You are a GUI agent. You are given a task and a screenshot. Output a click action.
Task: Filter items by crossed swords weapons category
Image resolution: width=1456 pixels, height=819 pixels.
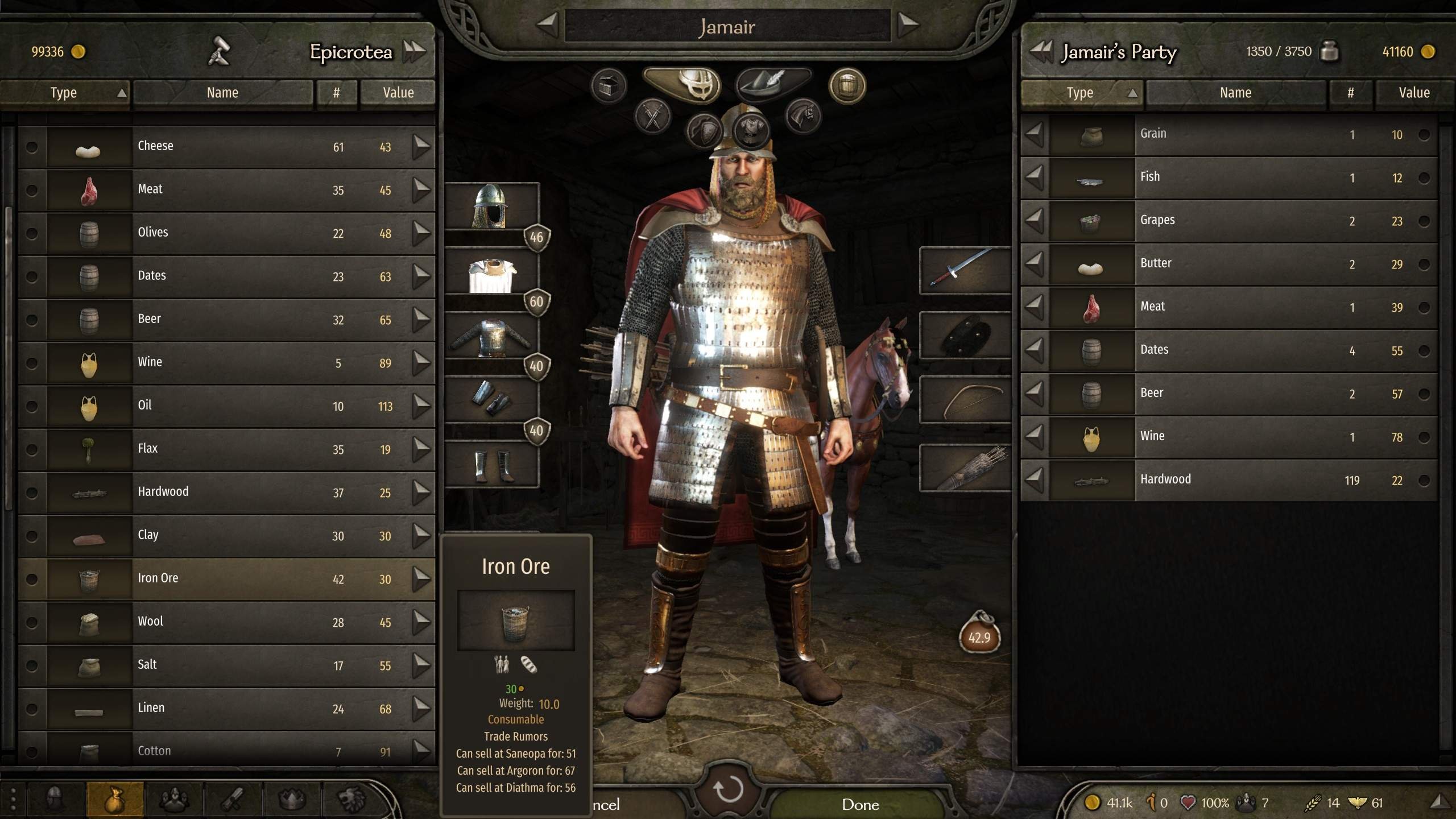point(653,117)
